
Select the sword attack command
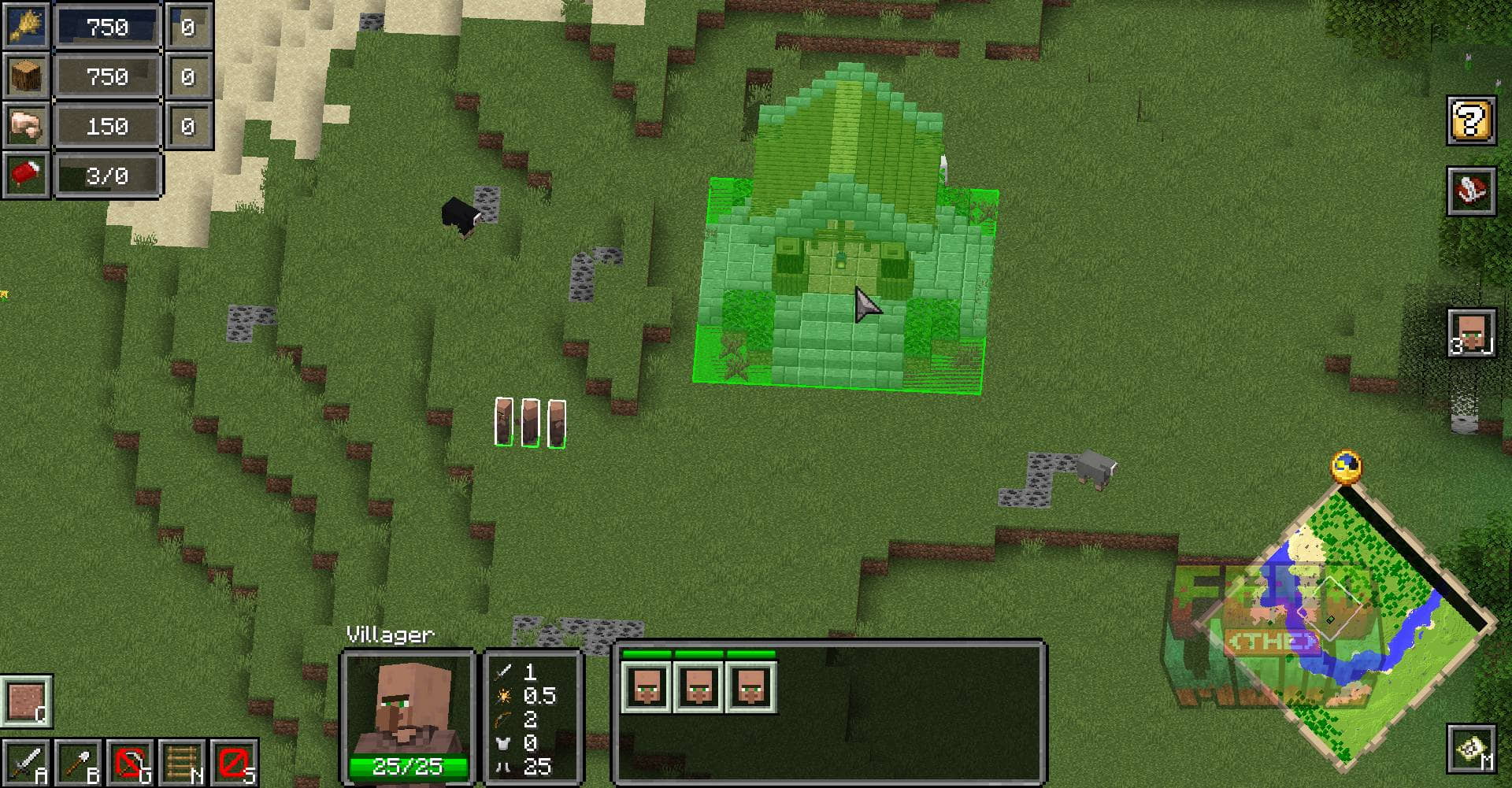coord(26,762)
